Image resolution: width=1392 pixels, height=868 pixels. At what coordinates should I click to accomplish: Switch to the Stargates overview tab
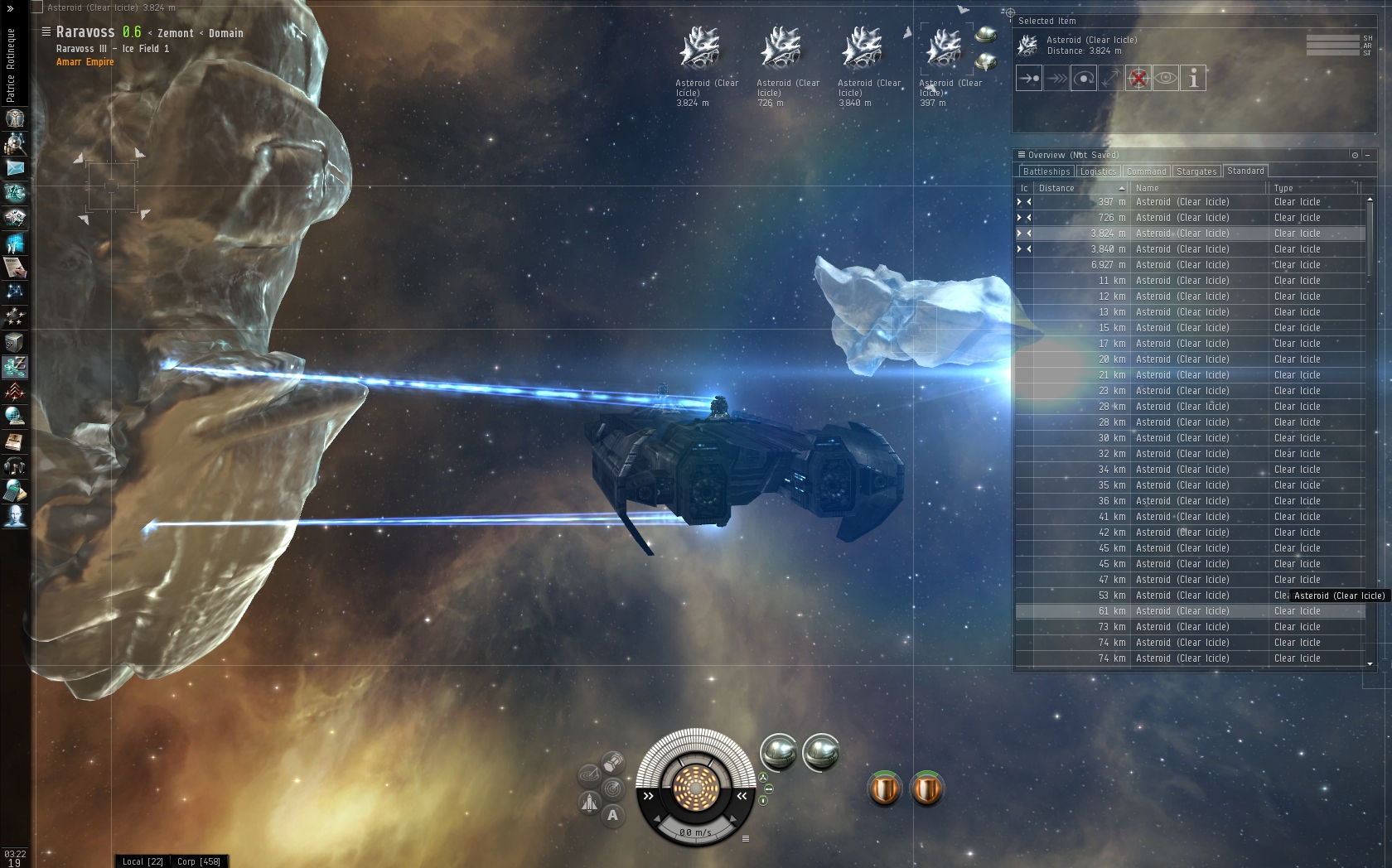point(1196,171)
